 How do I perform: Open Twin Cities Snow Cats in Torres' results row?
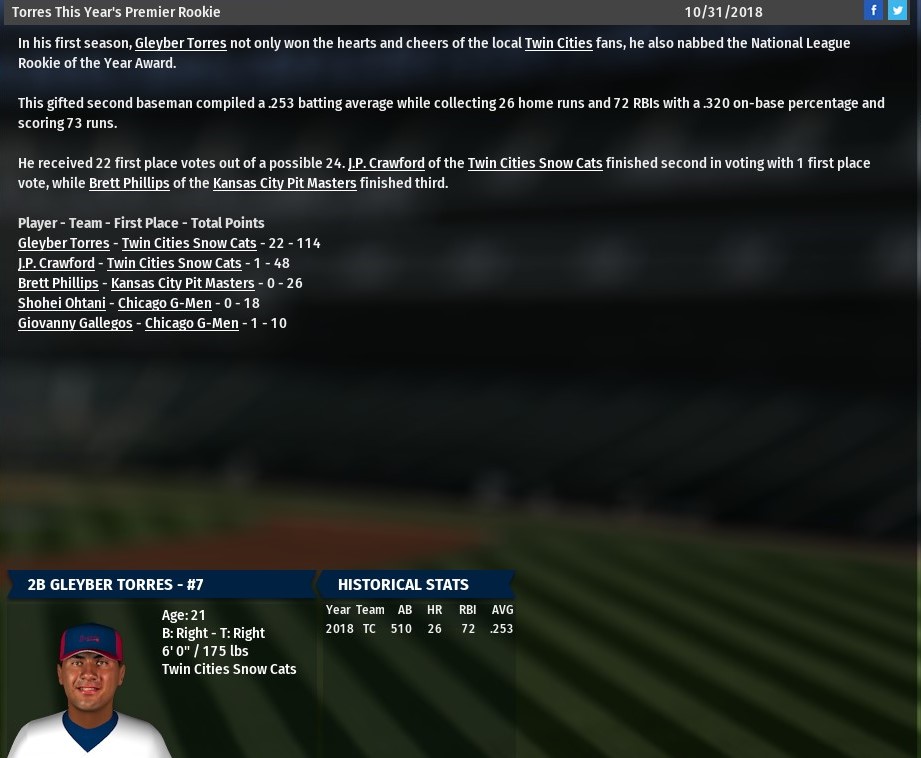click(x=189, y=244)
